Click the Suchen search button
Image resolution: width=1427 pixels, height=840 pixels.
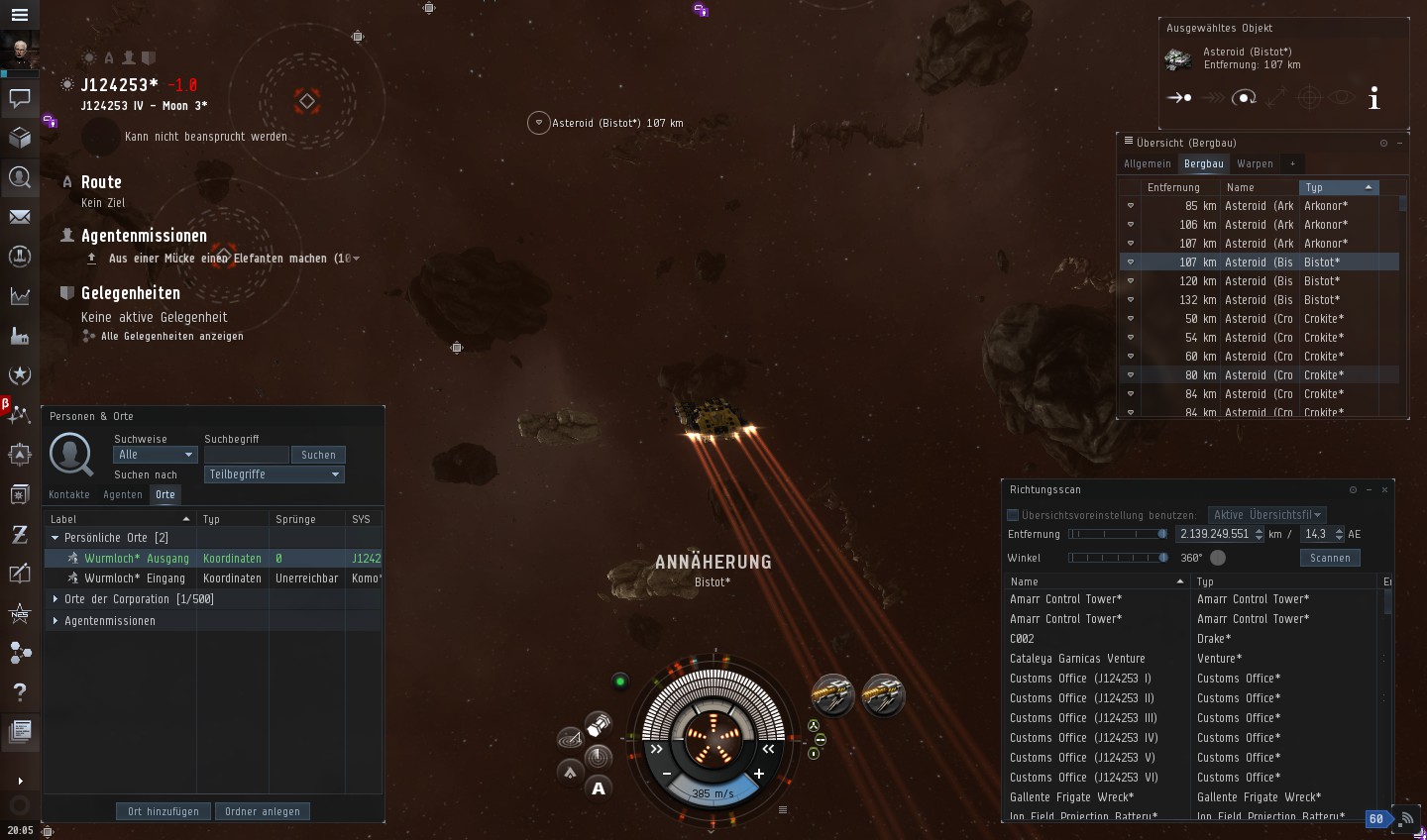tap(318, 455)
